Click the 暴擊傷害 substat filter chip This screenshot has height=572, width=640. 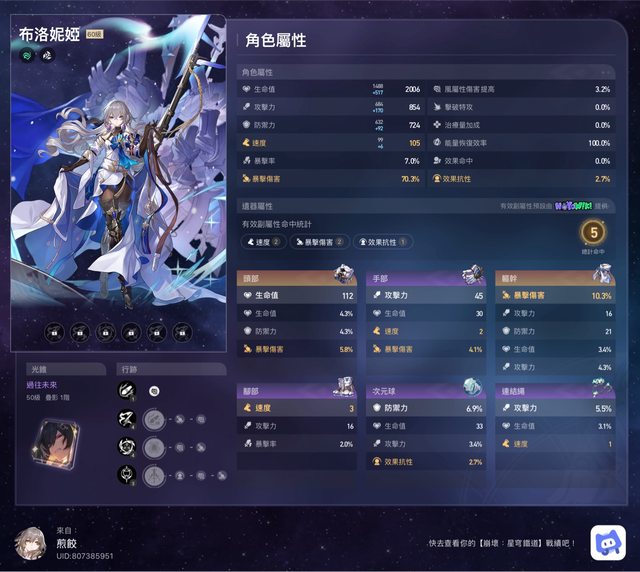pyautogui.click(x=323, y=241)
